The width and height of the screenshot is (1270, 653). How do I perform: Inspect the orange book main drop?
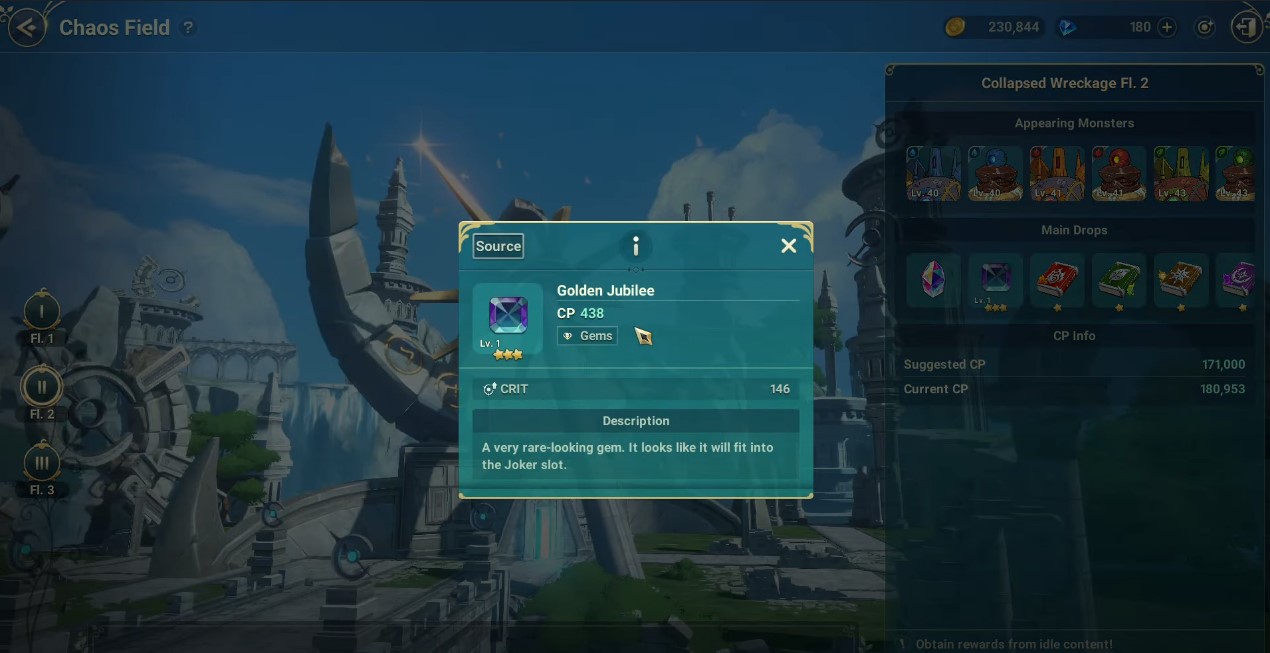point(1180,279)
